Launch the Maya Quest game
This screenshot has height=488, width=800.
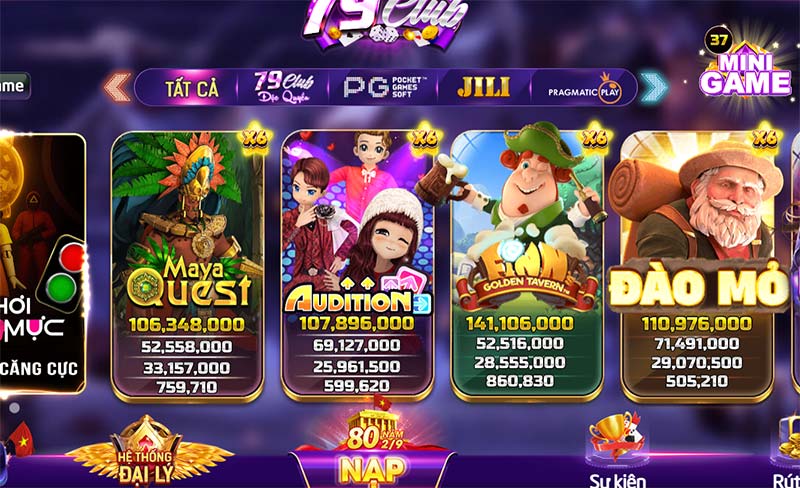187,263
